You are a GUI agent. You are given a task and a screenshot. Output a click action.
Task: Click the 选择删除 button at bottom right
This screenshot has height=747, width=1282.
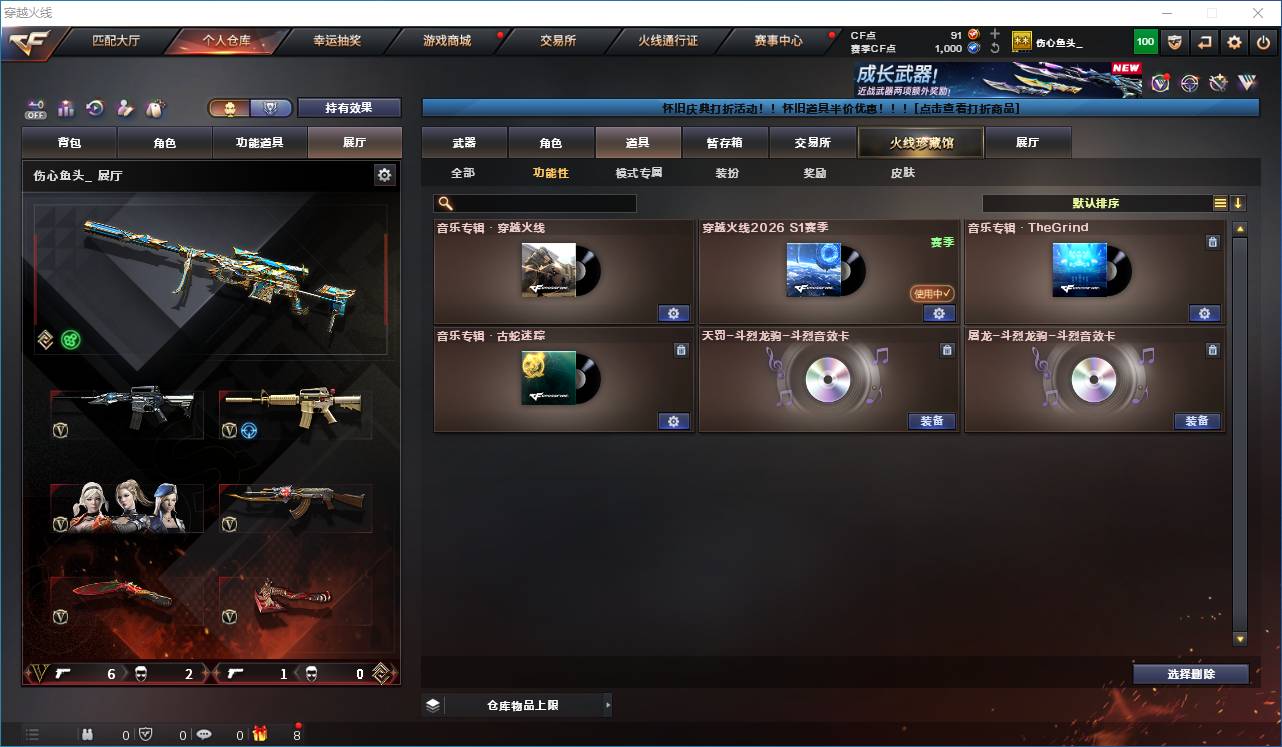tap(1190, 674)
